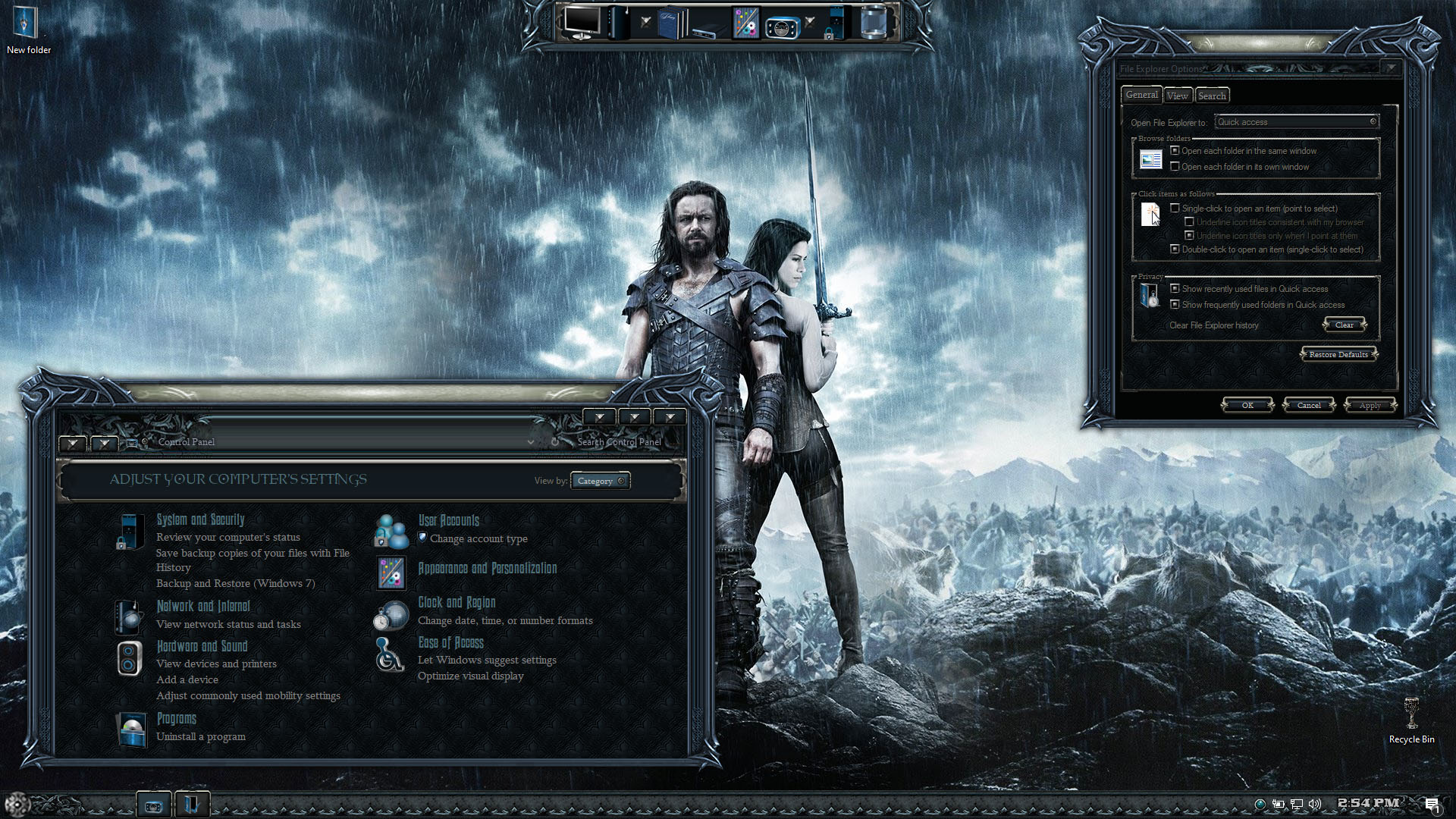Open User Accounts settings

pyautogui.click(x=448, y=520)
